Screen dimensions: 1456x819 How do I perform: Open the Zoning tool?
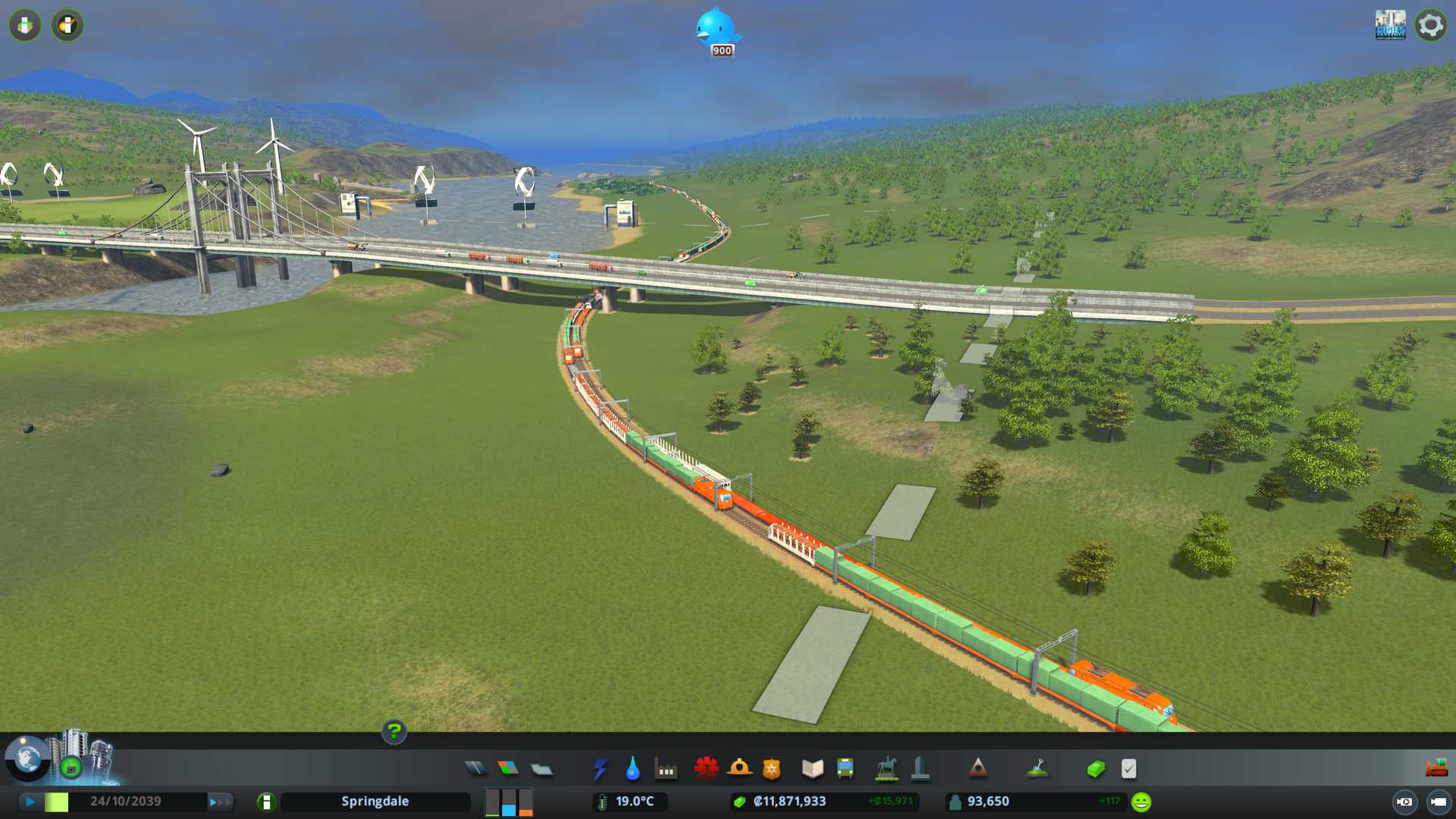tap(508, 769)
